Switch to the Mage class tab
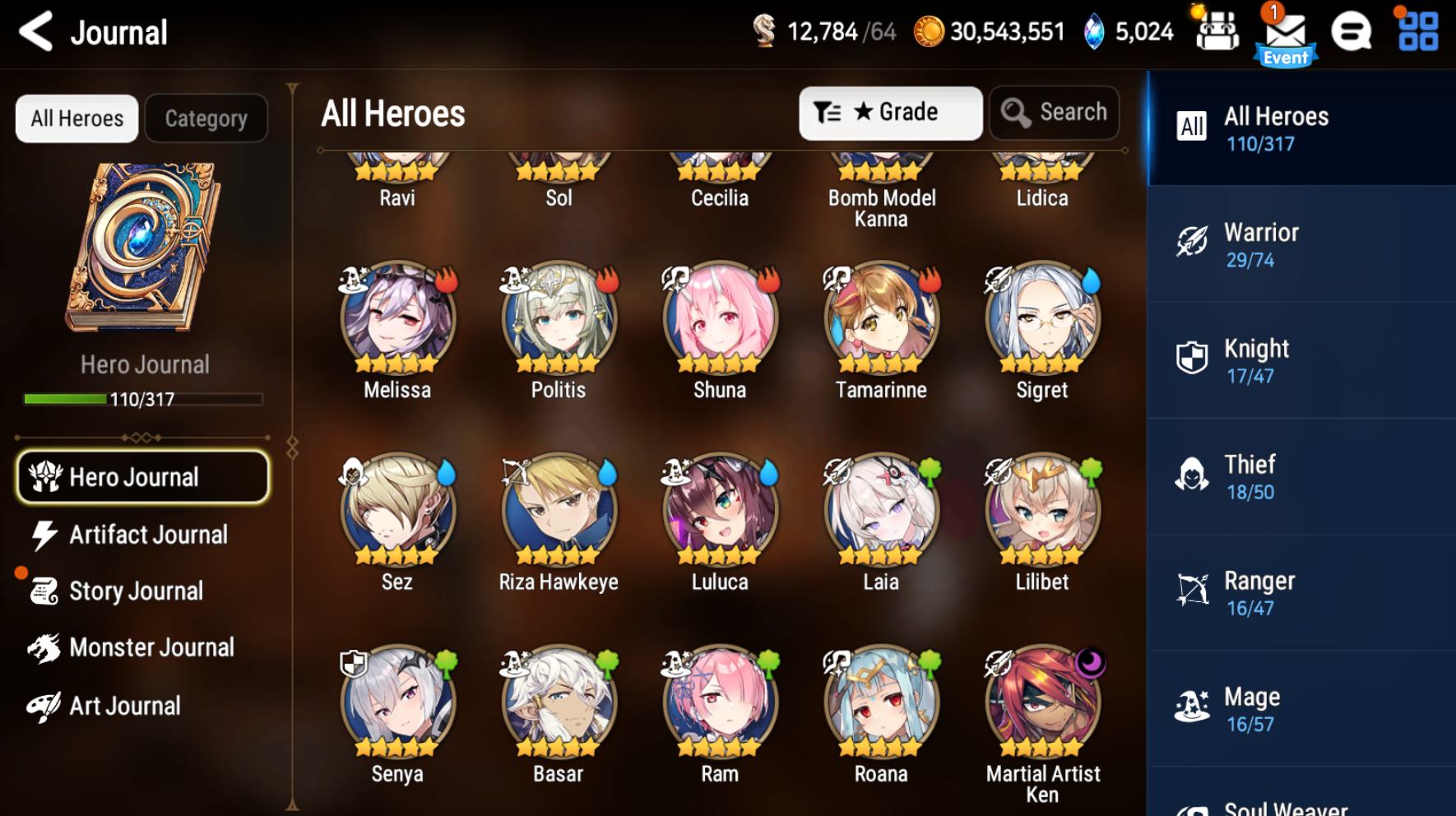The height and width of the screenshot is (816, 1456). pyautogui.click(x=1300, y=707)
